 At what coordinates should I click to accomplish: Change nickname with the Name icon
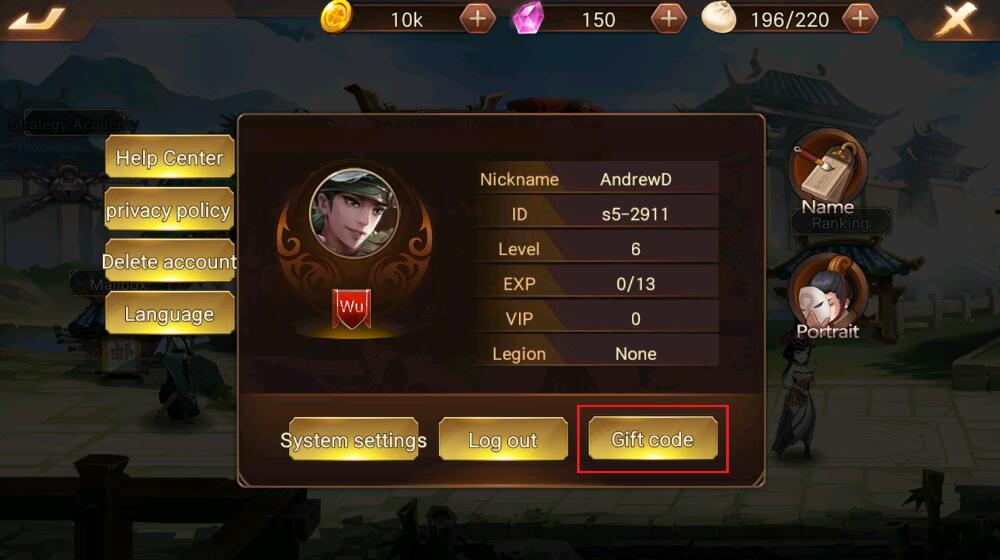[x=827, y=172]
